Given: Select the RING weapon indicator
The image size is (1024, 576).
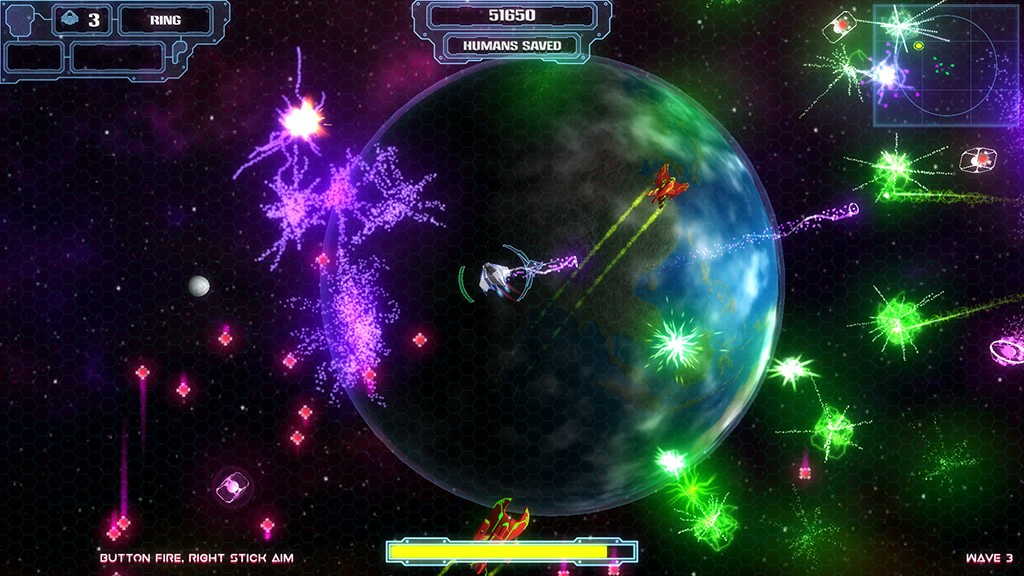Looking at the screenshot, I should pyautogui.click(x=165, y=20).
